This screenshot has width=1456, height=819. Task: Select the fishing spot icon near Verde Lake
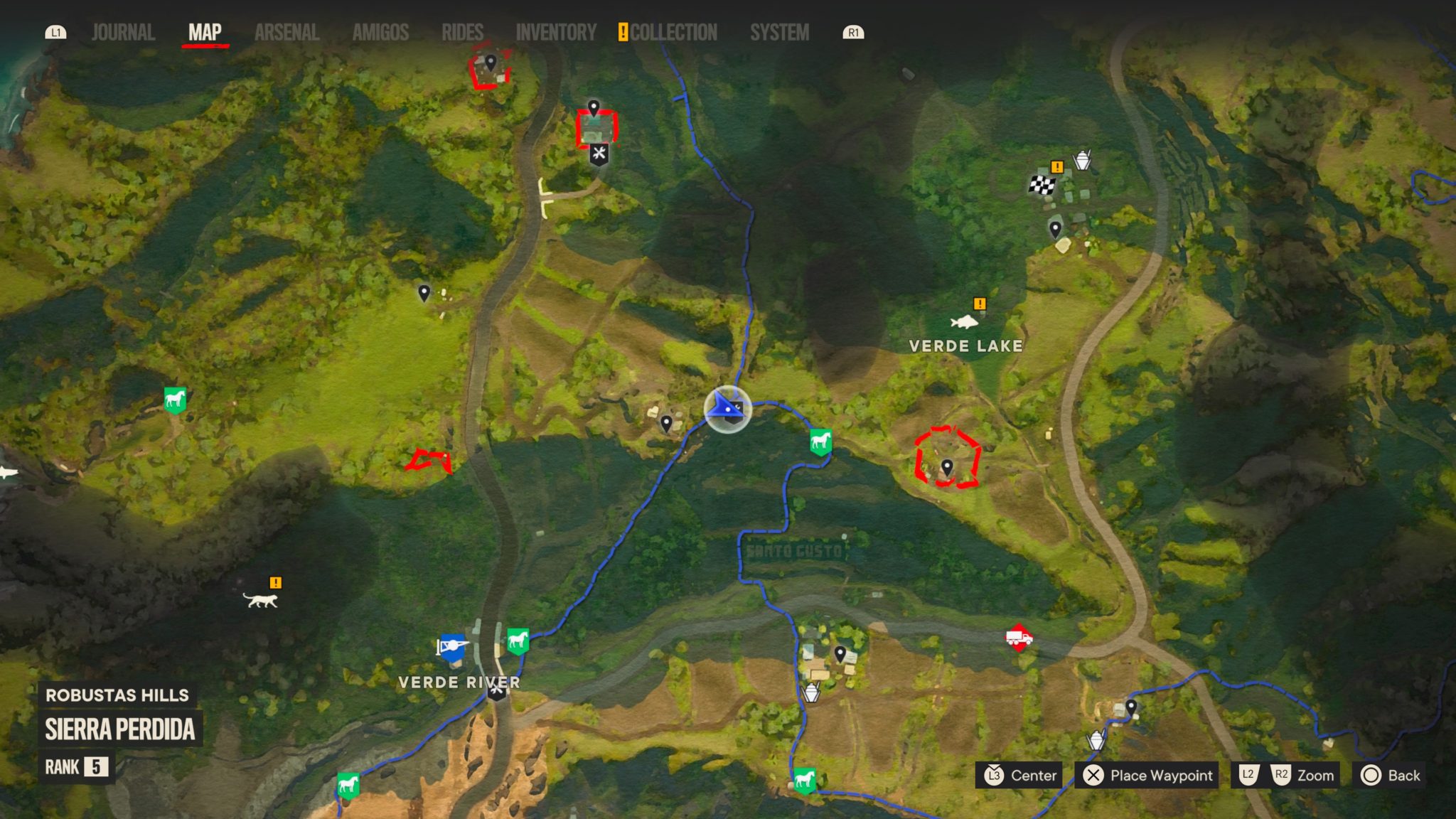pyautogui.click(x=967, y=321)
